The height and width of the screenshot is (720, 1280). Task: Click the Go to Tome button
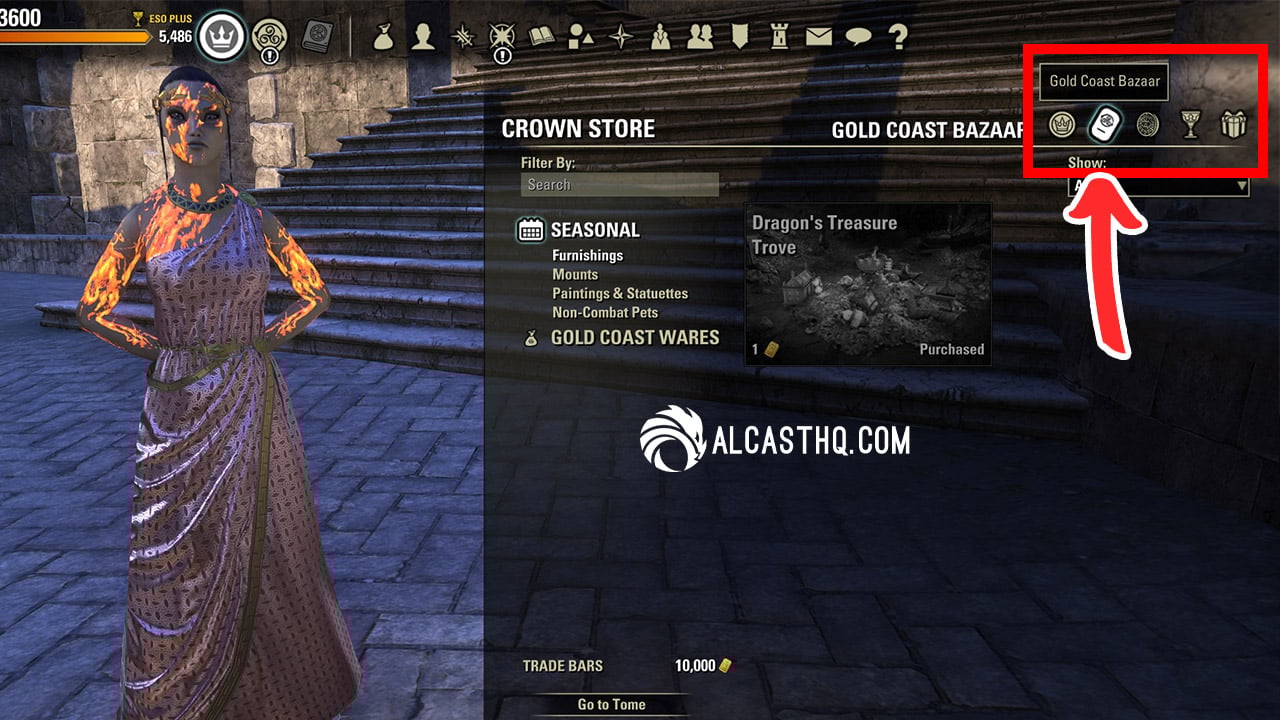tap(611, 704)
